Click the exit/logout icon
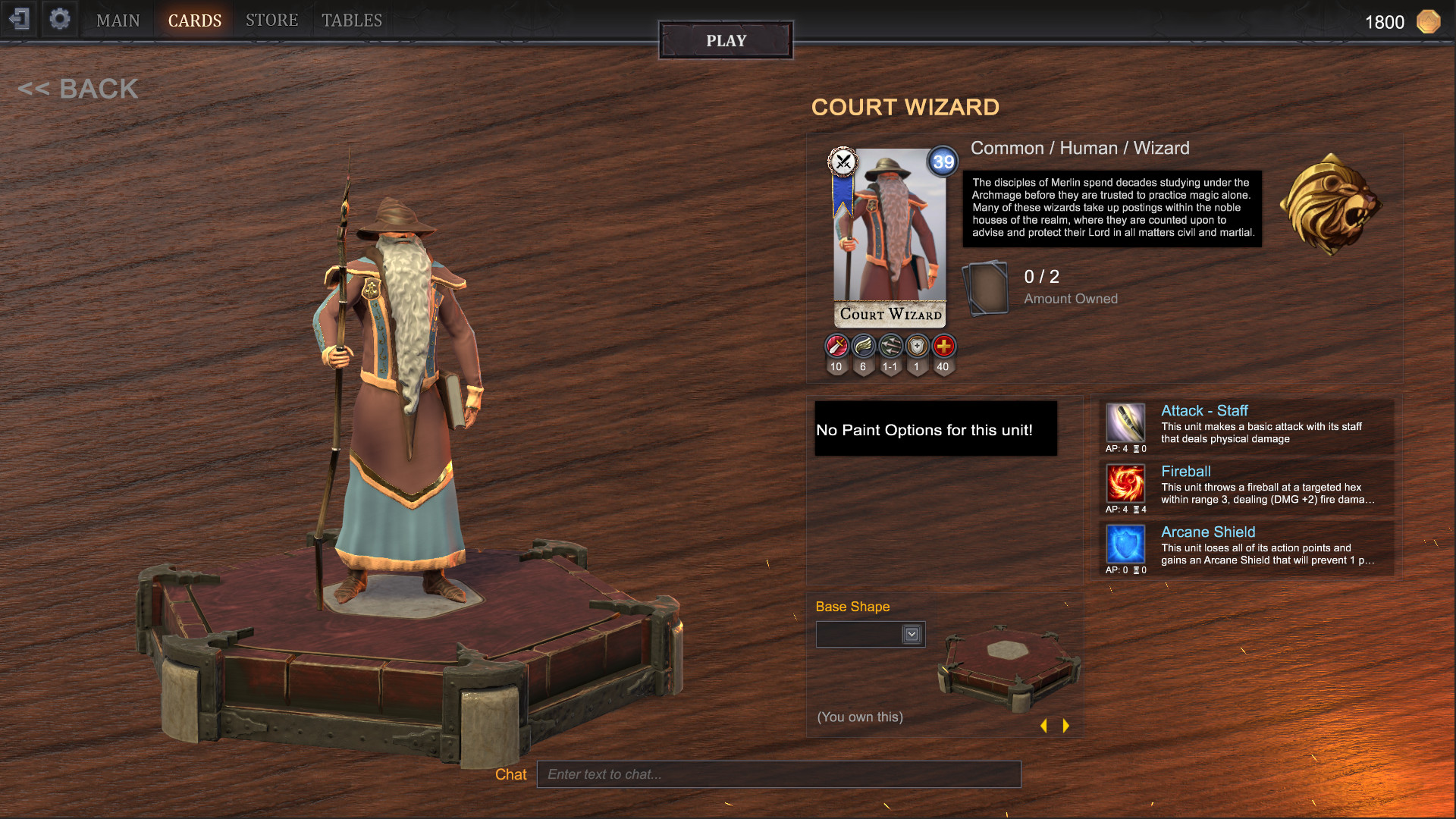This screenshot has height=819, width=1456. point(20,19)
